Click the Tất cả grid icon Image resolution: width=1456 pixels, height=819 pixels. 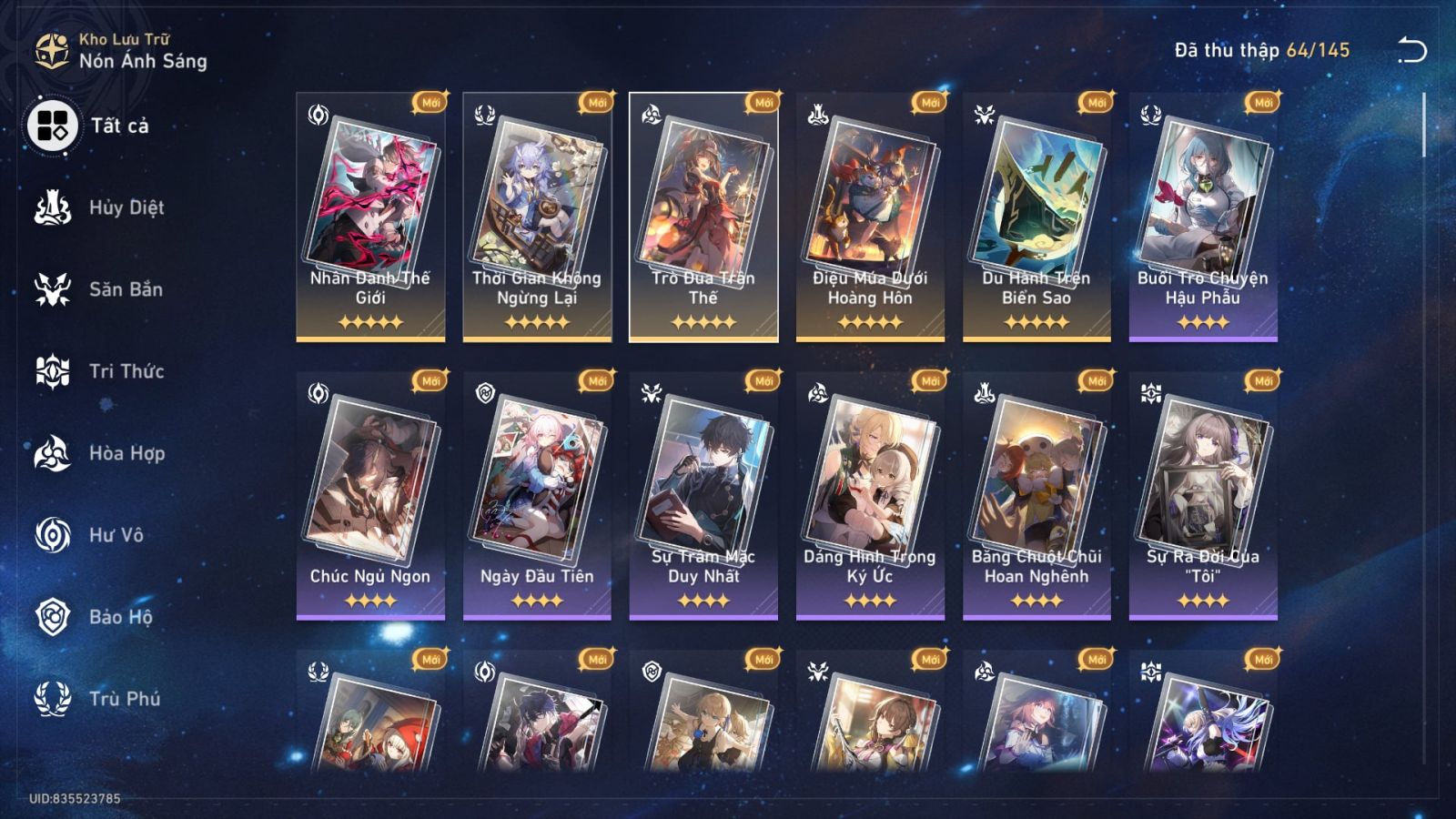tap(52, 126)
